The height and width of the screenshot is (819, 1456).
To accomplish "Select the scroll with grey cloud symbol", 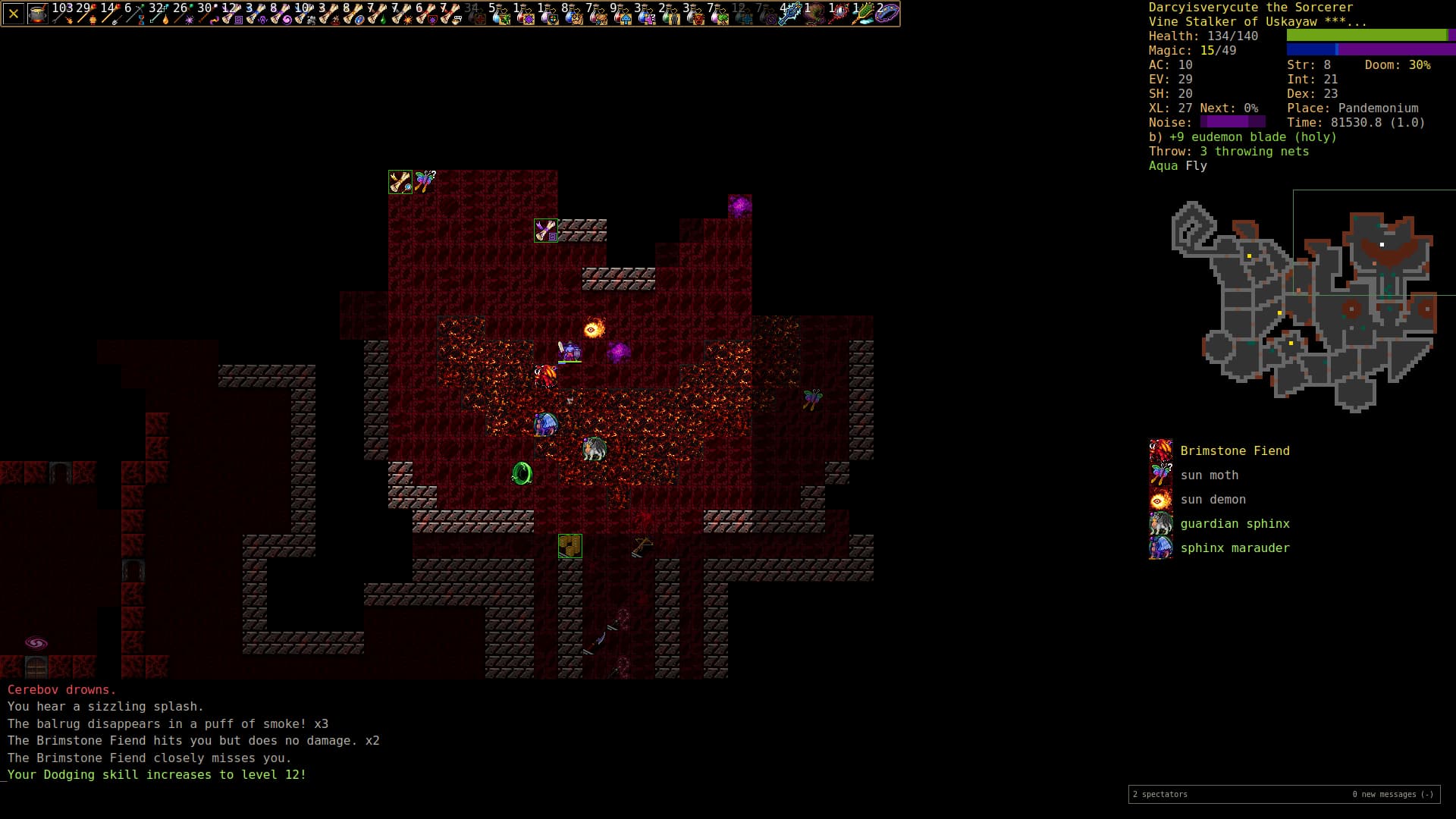I will (305, 14).
